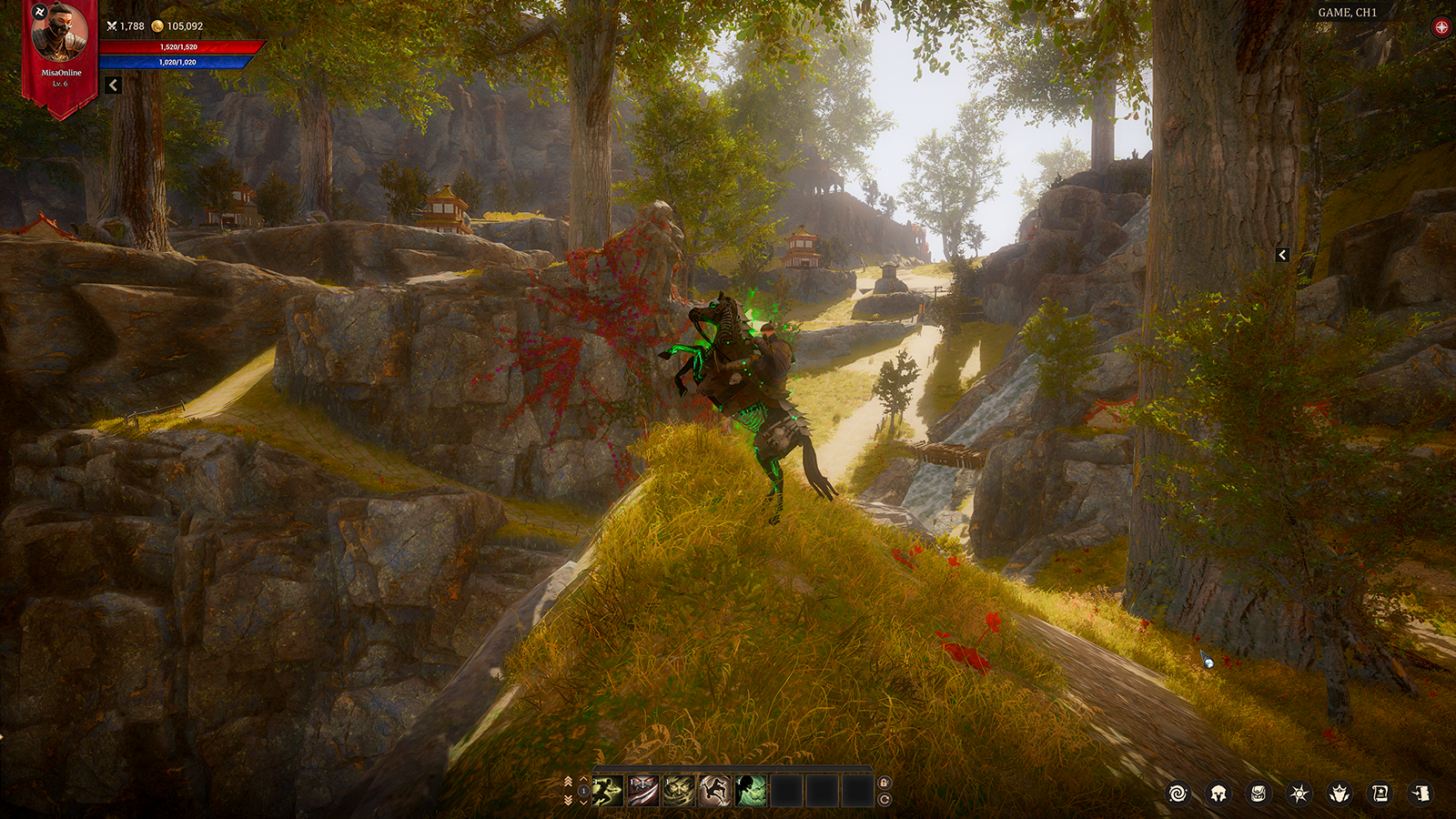Switch to the next hotbar page with the small down arrow
Image resolution: width=1456 pixels, height=819 pixels.
(x=584, y=802)
